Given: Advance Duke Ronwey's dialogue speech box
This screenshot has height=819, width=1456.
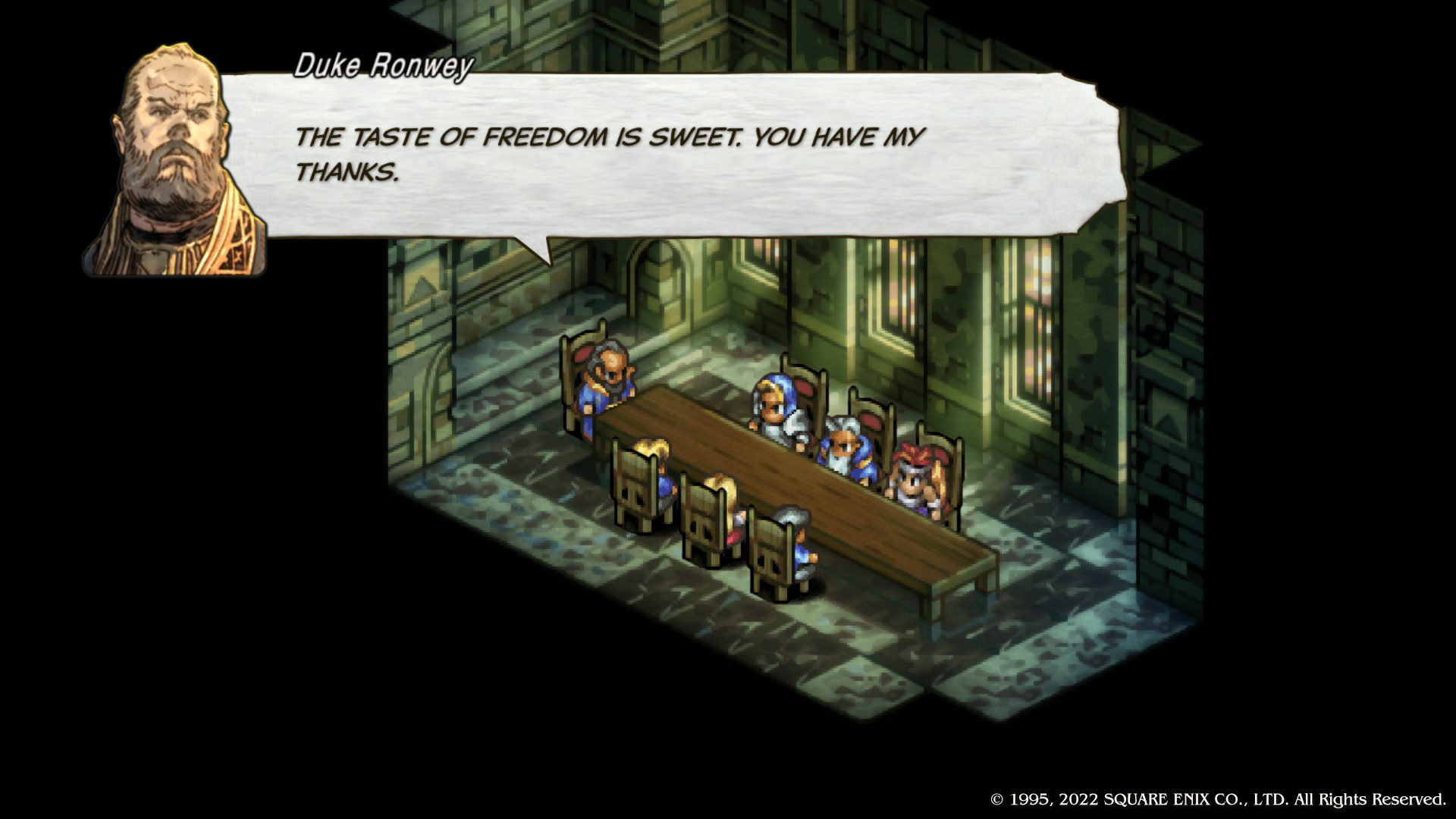Looking at the screenshot, I should coord(667,155).
